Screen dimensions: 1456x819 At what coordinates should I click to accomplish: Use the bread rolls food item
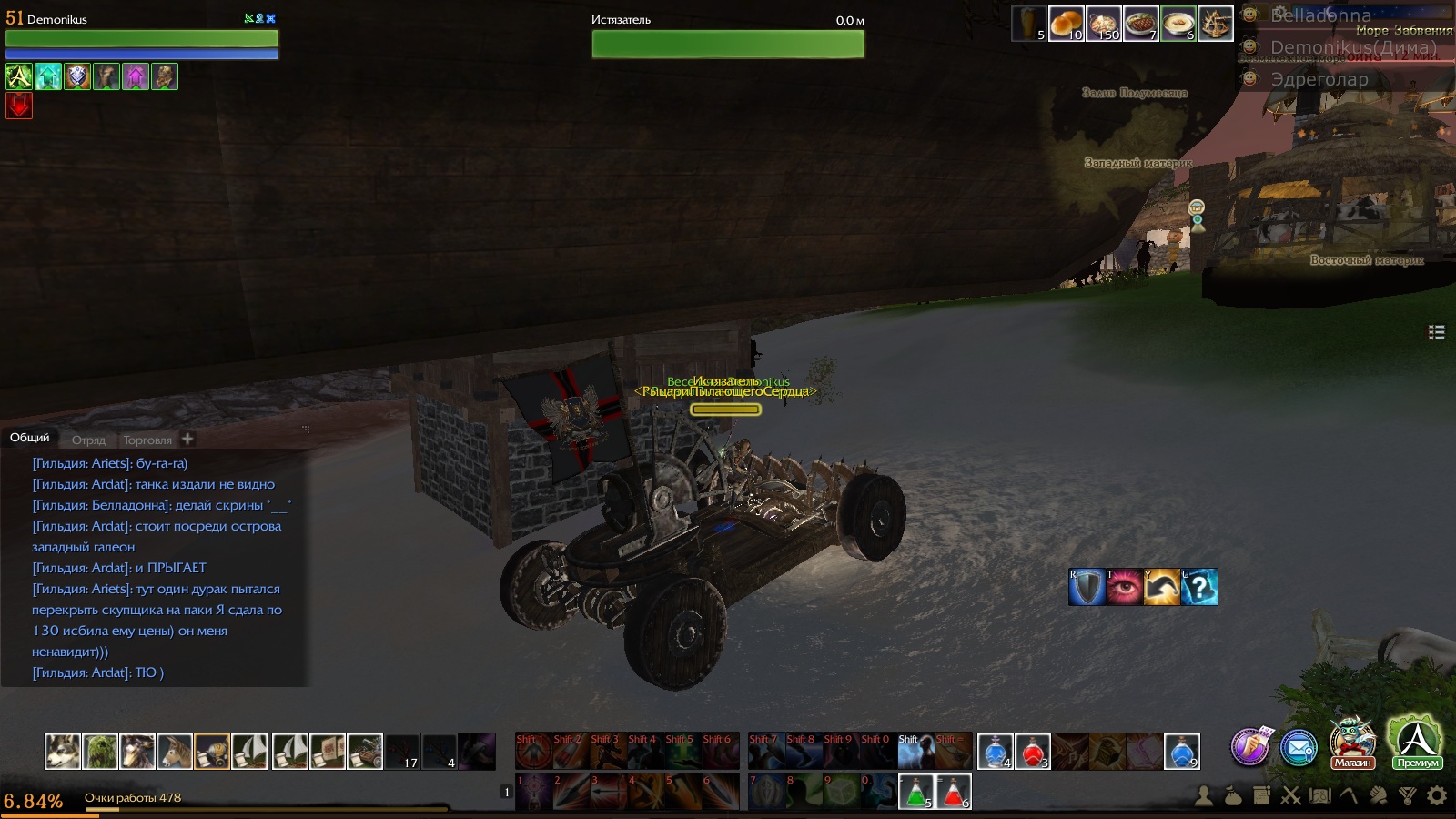(x=1066, y=24)
